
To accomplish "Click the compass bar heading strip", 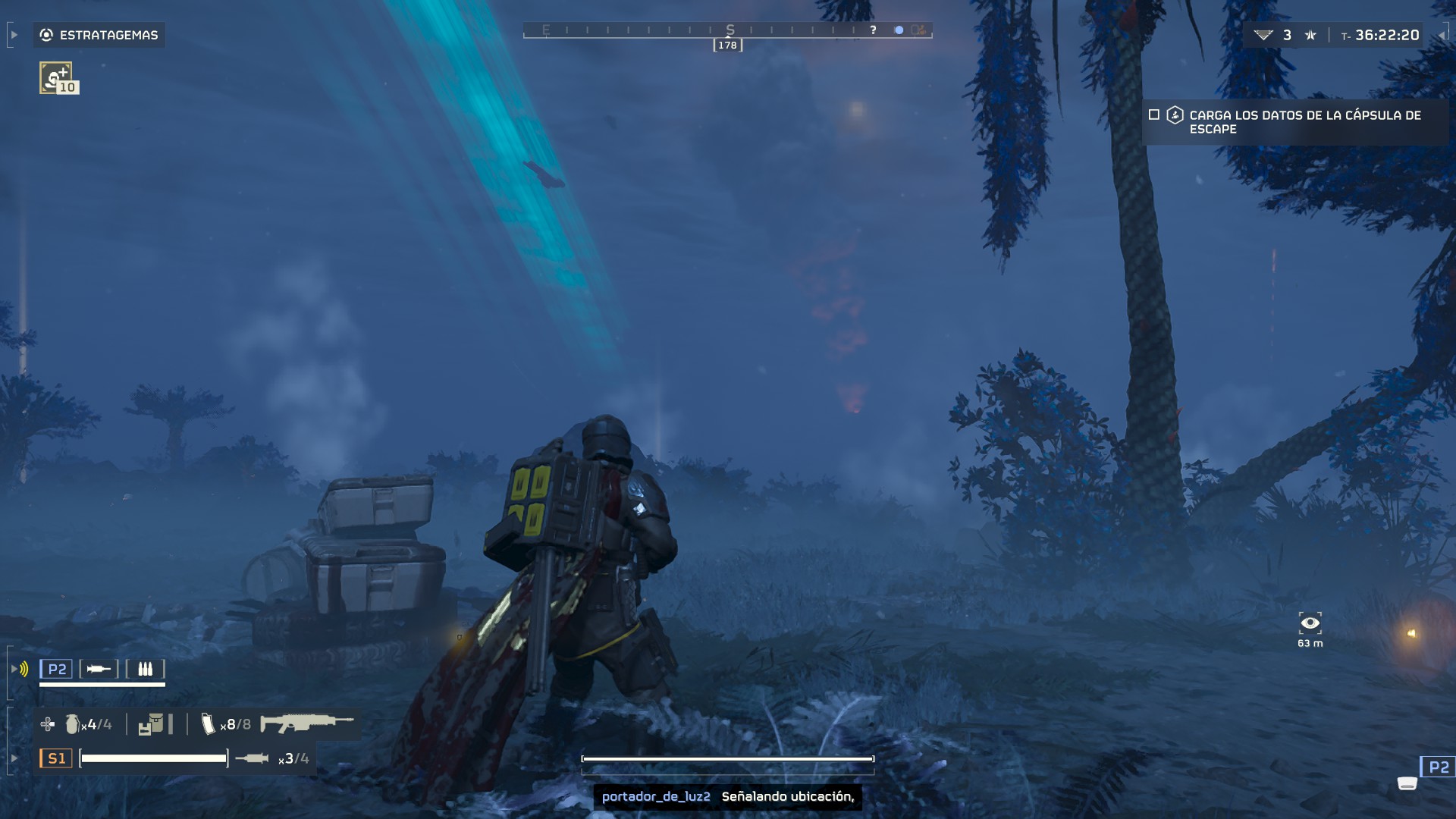I will [727, 31].
